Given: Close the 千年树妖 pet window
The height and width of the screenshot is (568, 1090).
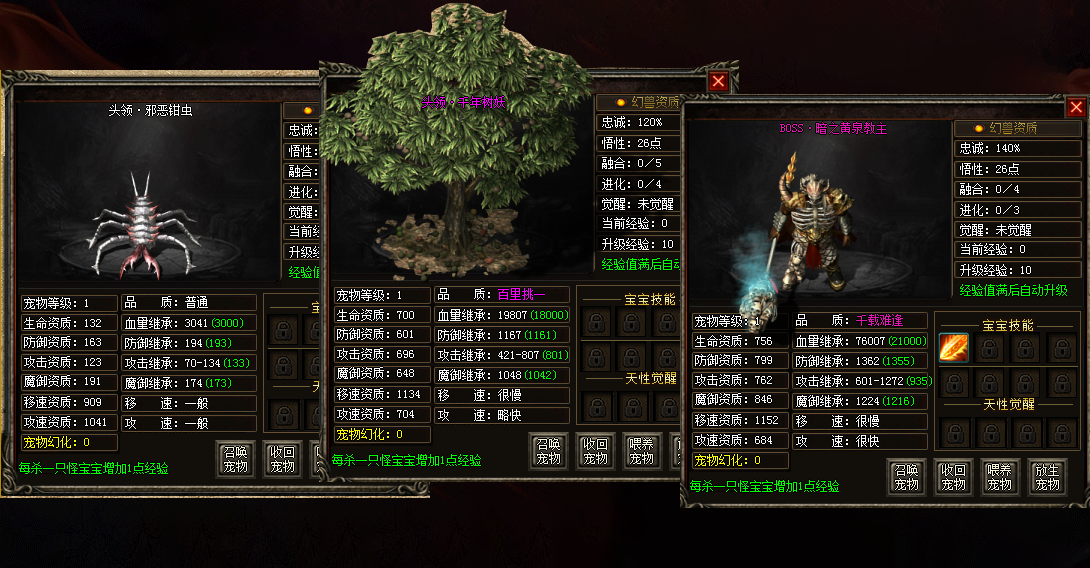Looking at the screenshot, I should pos(718,82).
